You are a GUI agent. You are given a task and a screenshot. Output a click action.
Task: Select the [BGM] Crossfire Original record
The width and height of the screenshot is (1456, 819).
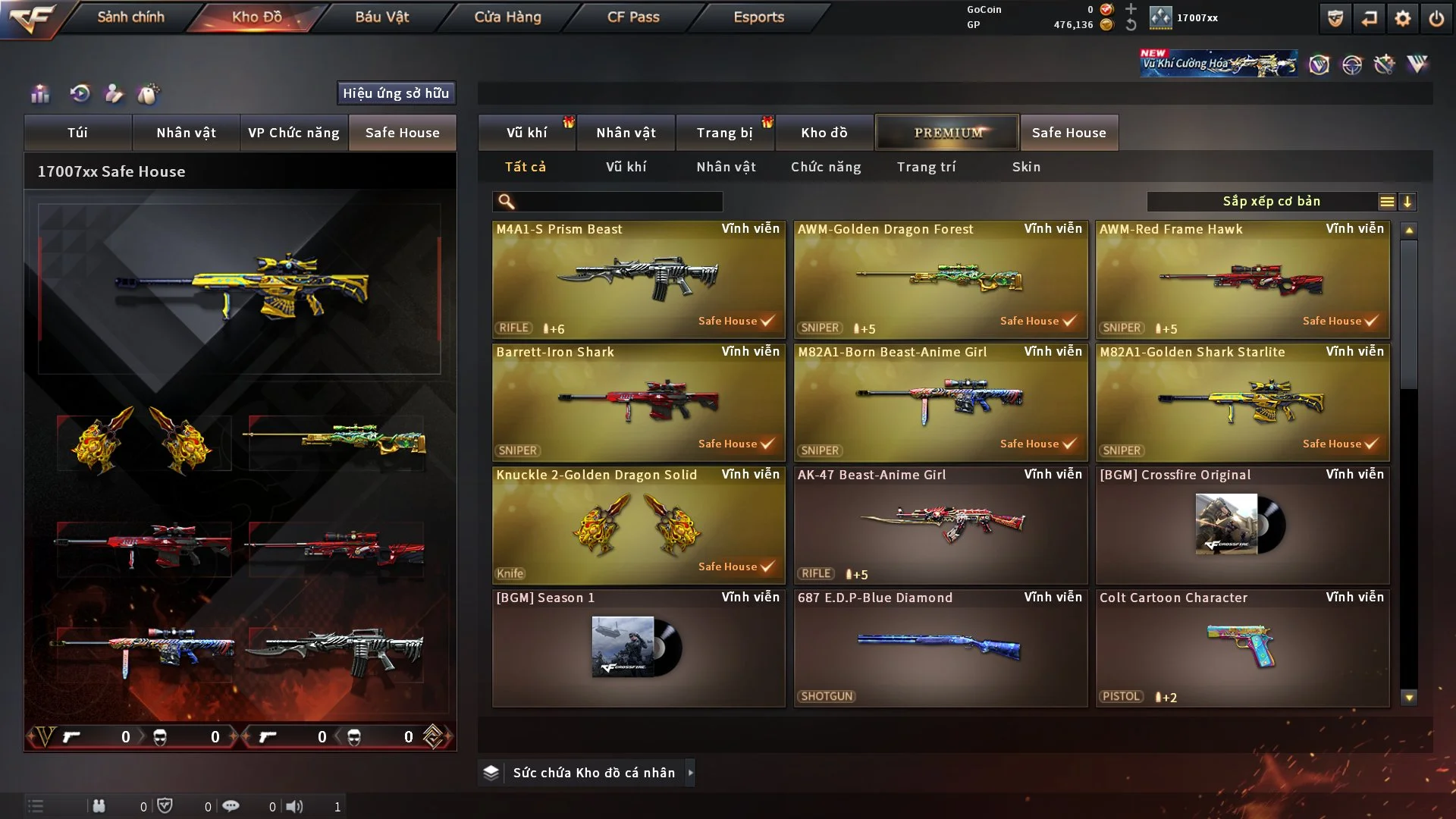tap(1242, 526)
